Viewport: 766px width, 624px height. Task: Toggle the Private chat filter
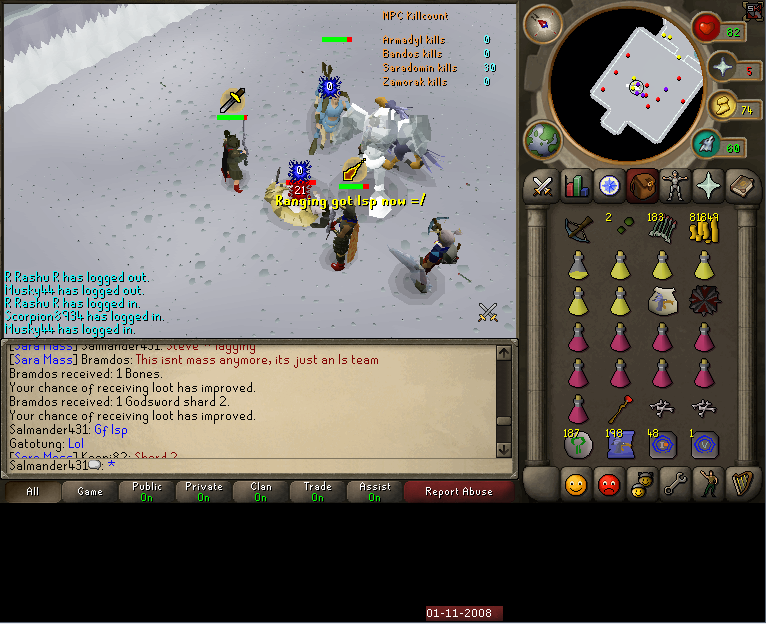(x=204, y=491)
